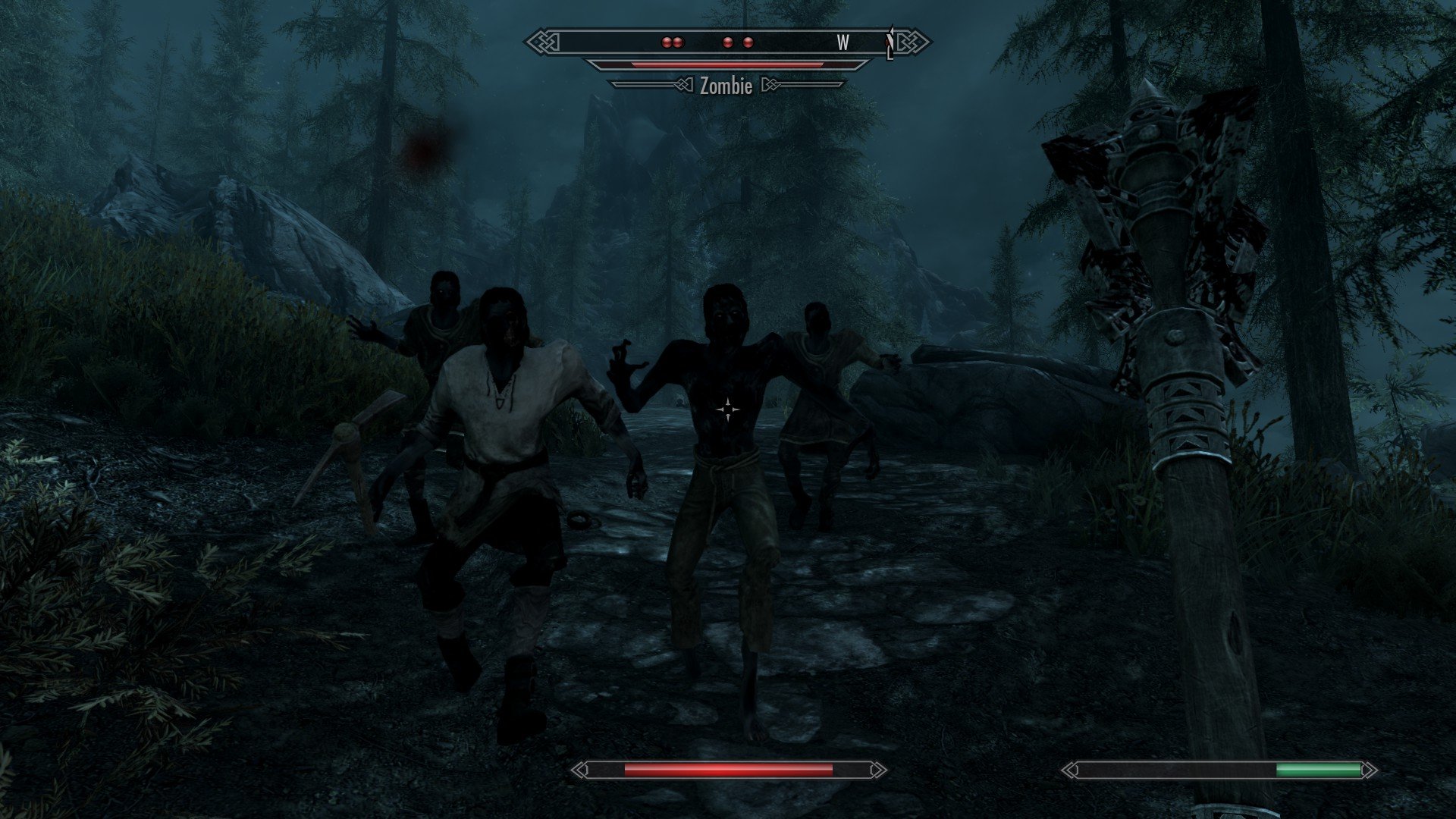The width and height of the screenshot is (1456, 819).
Task: Click the crosshair reticle at screen center
Action: click(x=730, y=409)
